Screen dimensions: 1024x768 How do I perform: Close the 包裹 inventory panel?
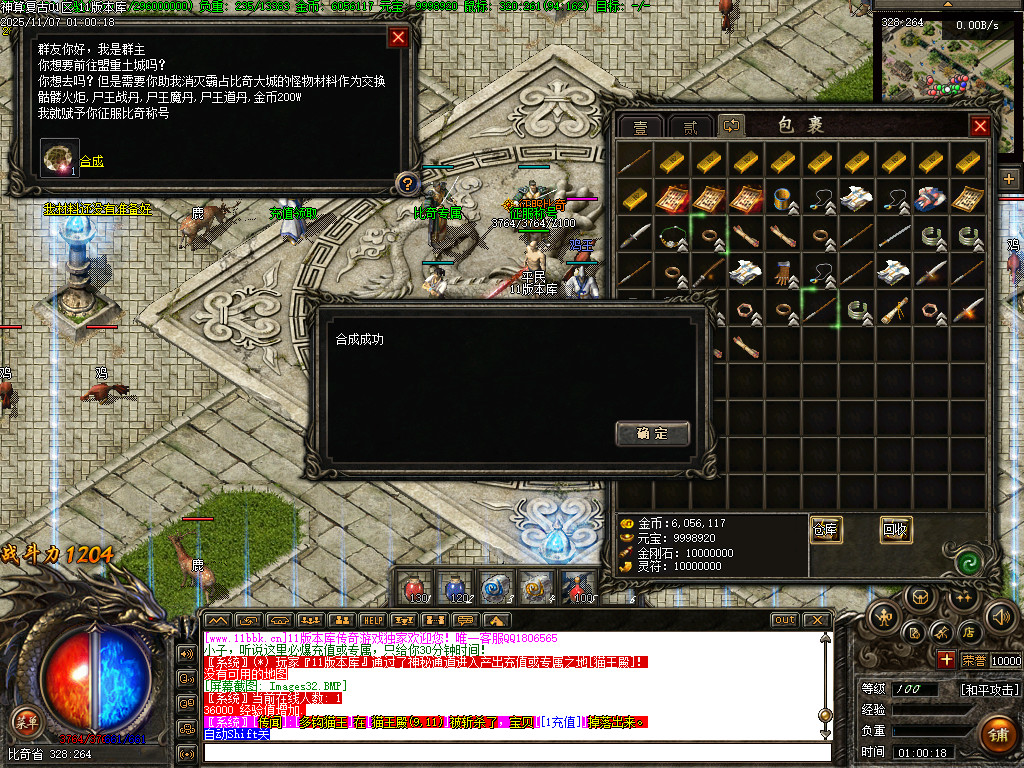980,126
